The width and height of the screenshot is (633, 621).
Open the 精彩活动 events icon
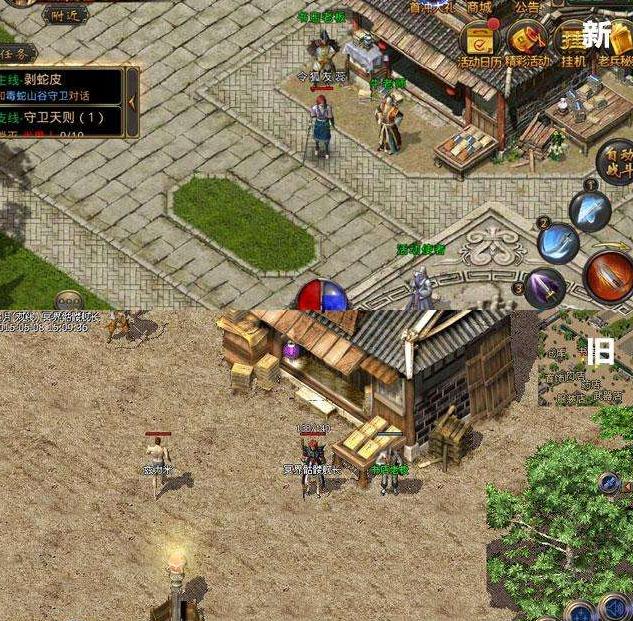point(526,42)
